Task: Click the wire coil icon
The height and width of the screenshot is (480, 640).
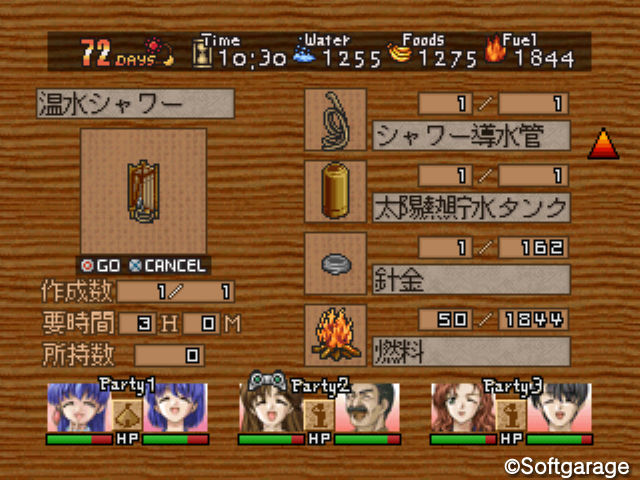Action: (x=335, y=264)
